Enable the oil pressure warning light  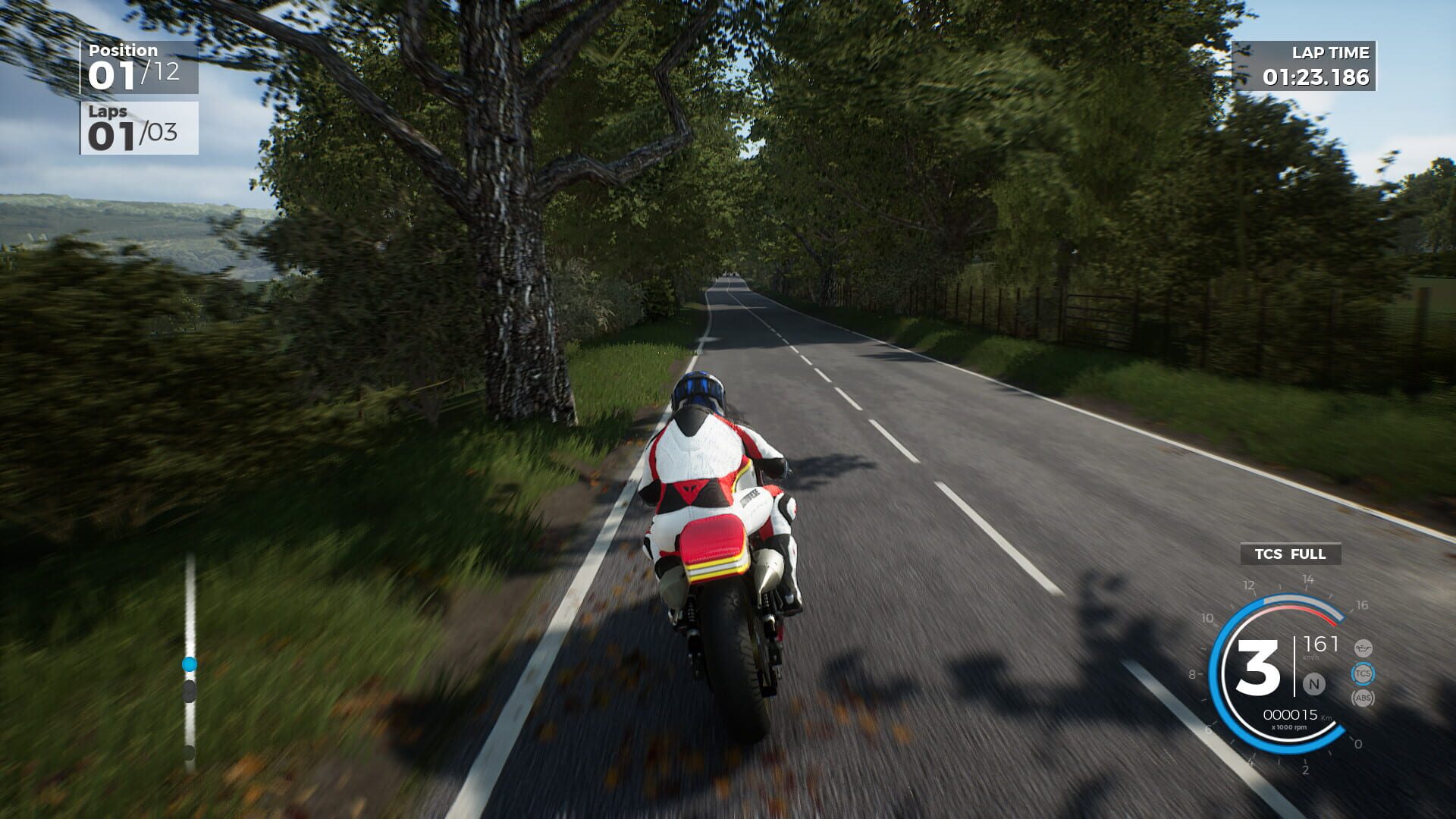pos(1363,649)
